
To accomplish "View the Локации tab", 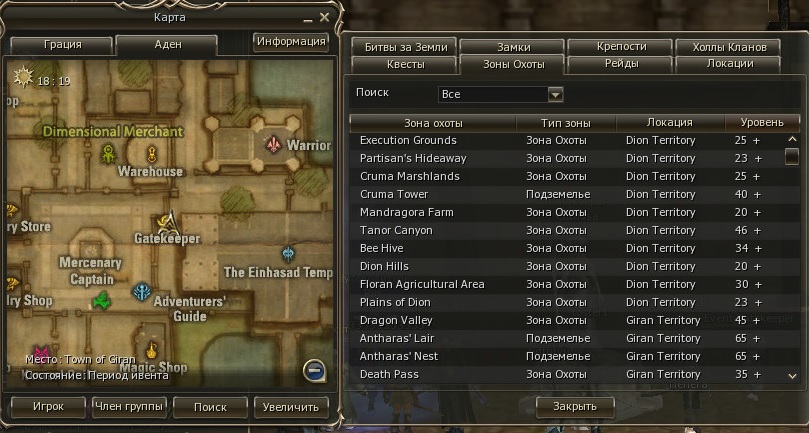I will click(729, 64).
